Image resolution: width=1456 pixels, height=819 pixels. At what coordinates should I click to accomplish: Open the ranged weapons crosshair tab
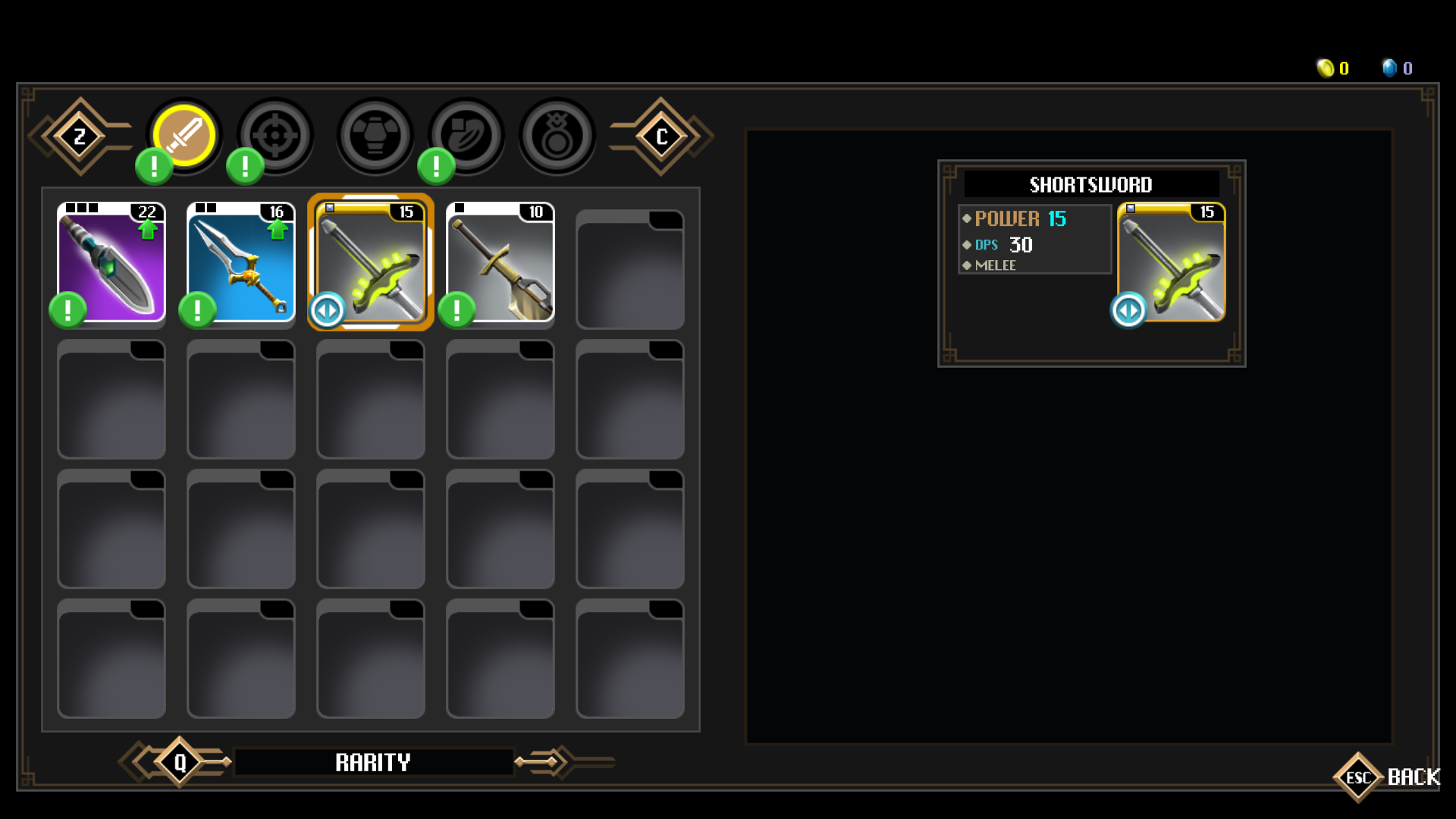pyautogui.click(x=275, y=136)
